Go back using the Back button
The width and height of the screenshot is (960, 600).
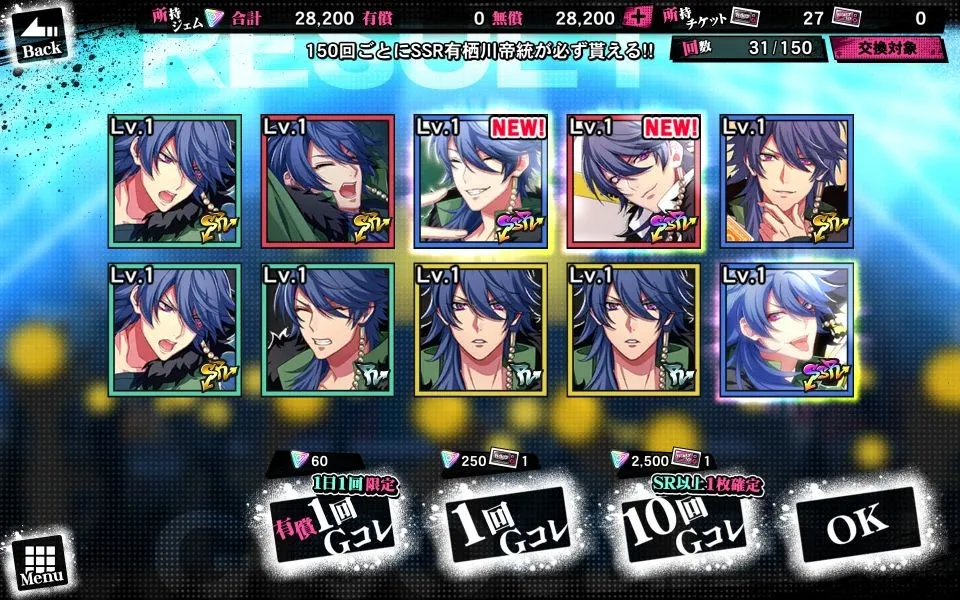pyautogui.click(x=40, y=36)
